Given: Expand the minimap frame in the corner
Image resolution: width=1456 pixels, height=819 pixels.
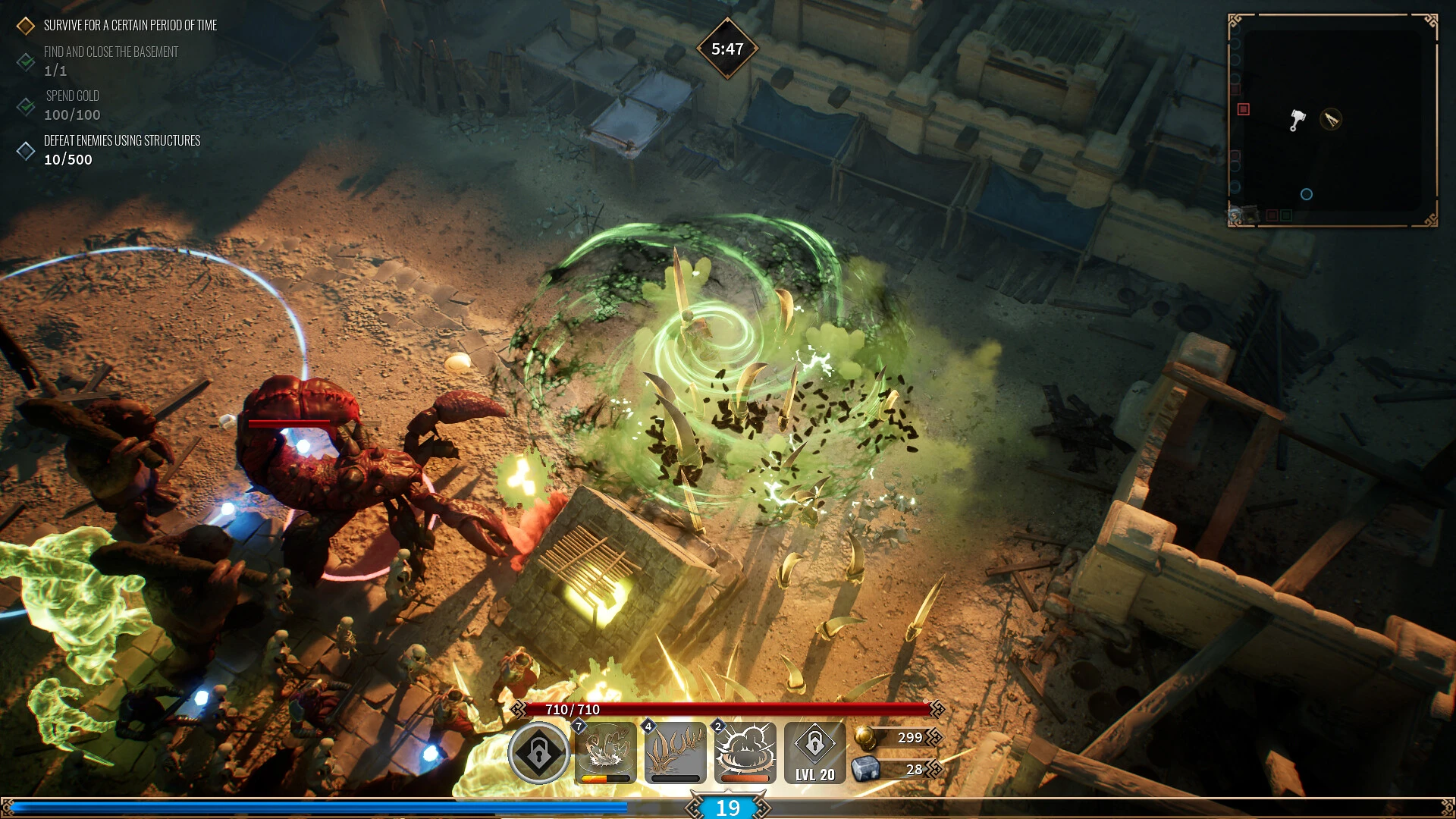Looking at the screenshot, I should click(x=1332, y=118).
